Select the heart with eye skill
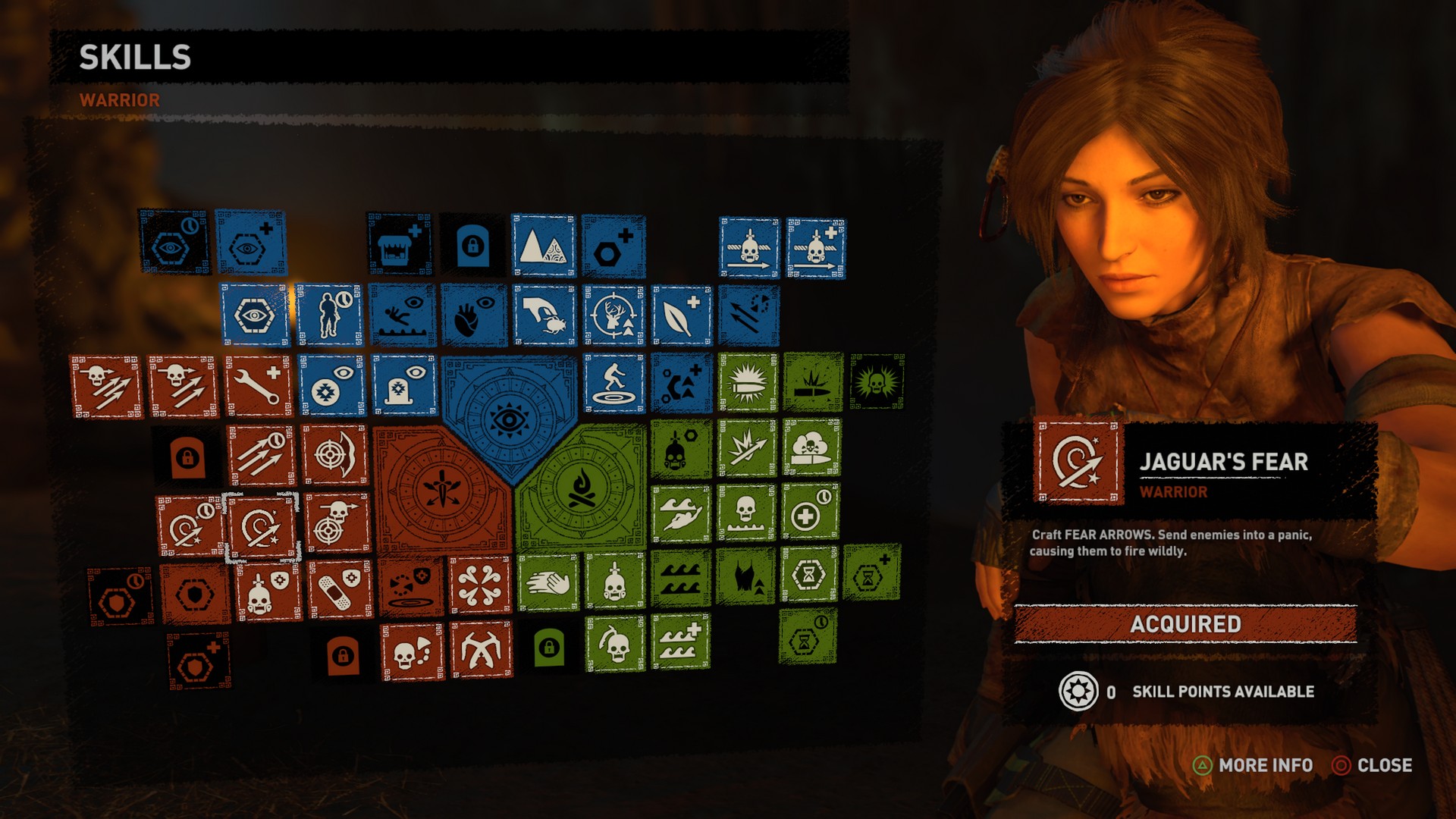This screenshot has height=819, width=1456. 473,315
